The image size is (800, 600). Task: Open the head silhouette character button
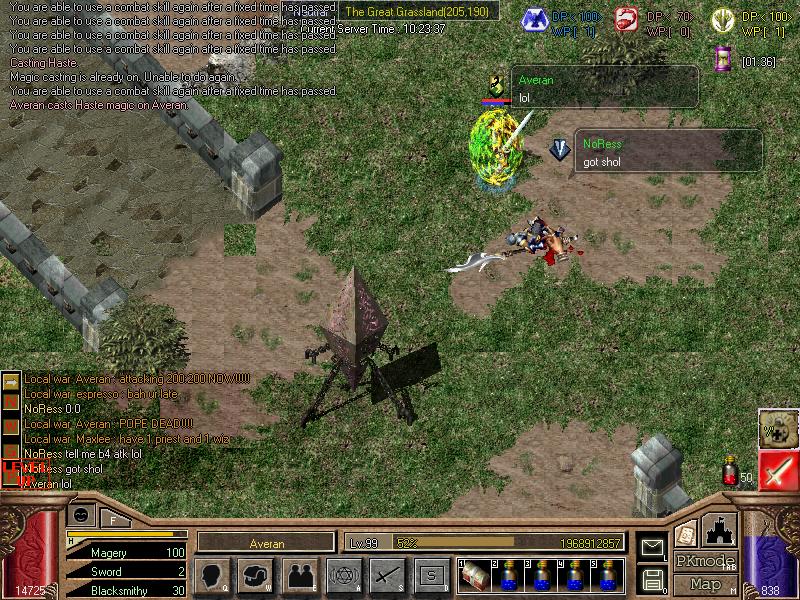coord(213,575)
